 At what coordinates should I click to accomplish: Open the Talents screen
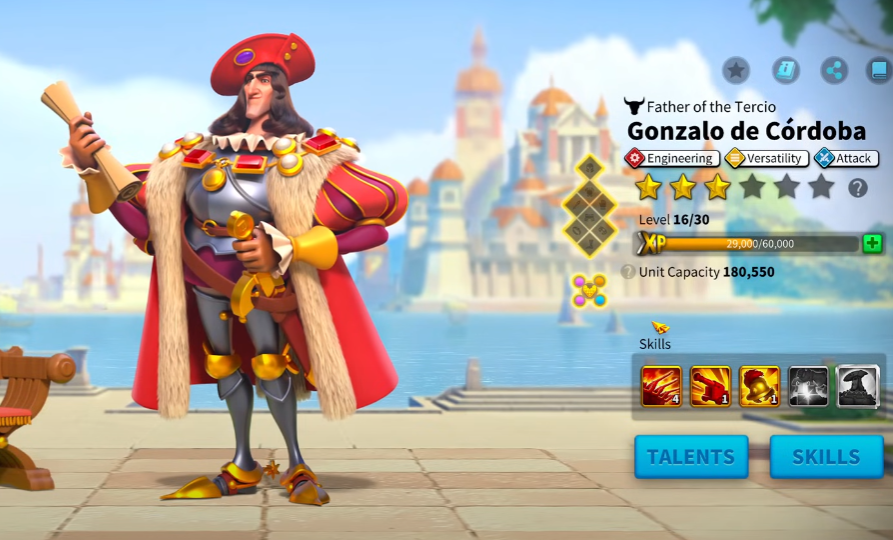(x=691, y=457)
